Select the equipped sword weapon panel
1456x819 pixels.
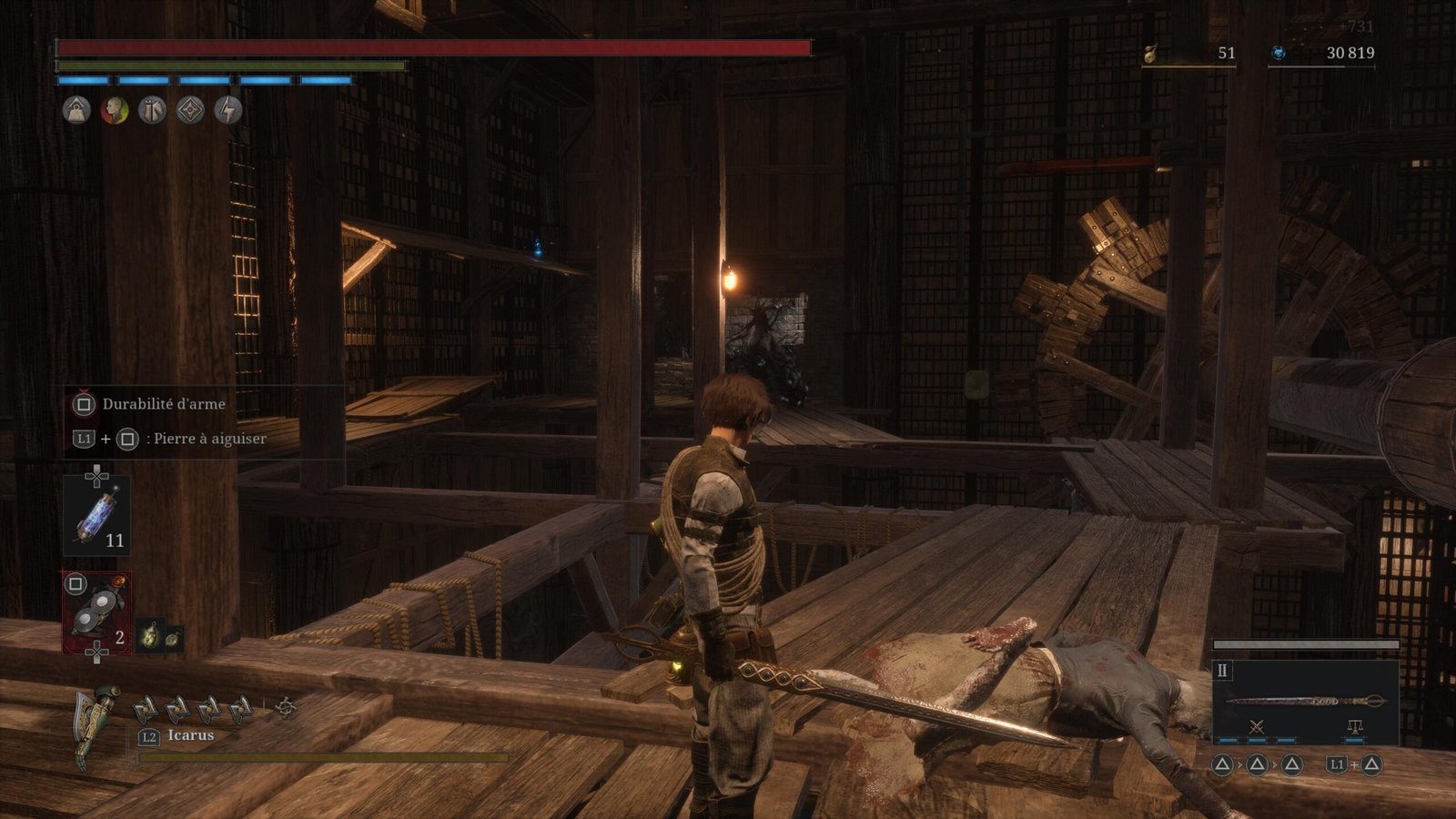(1306, 701)
